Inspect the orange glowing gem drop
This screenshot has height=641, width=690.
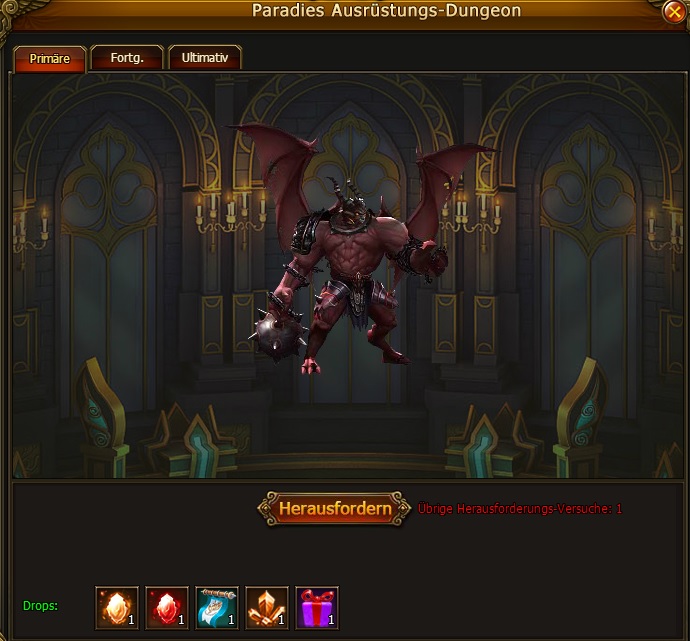coord(117,607)
